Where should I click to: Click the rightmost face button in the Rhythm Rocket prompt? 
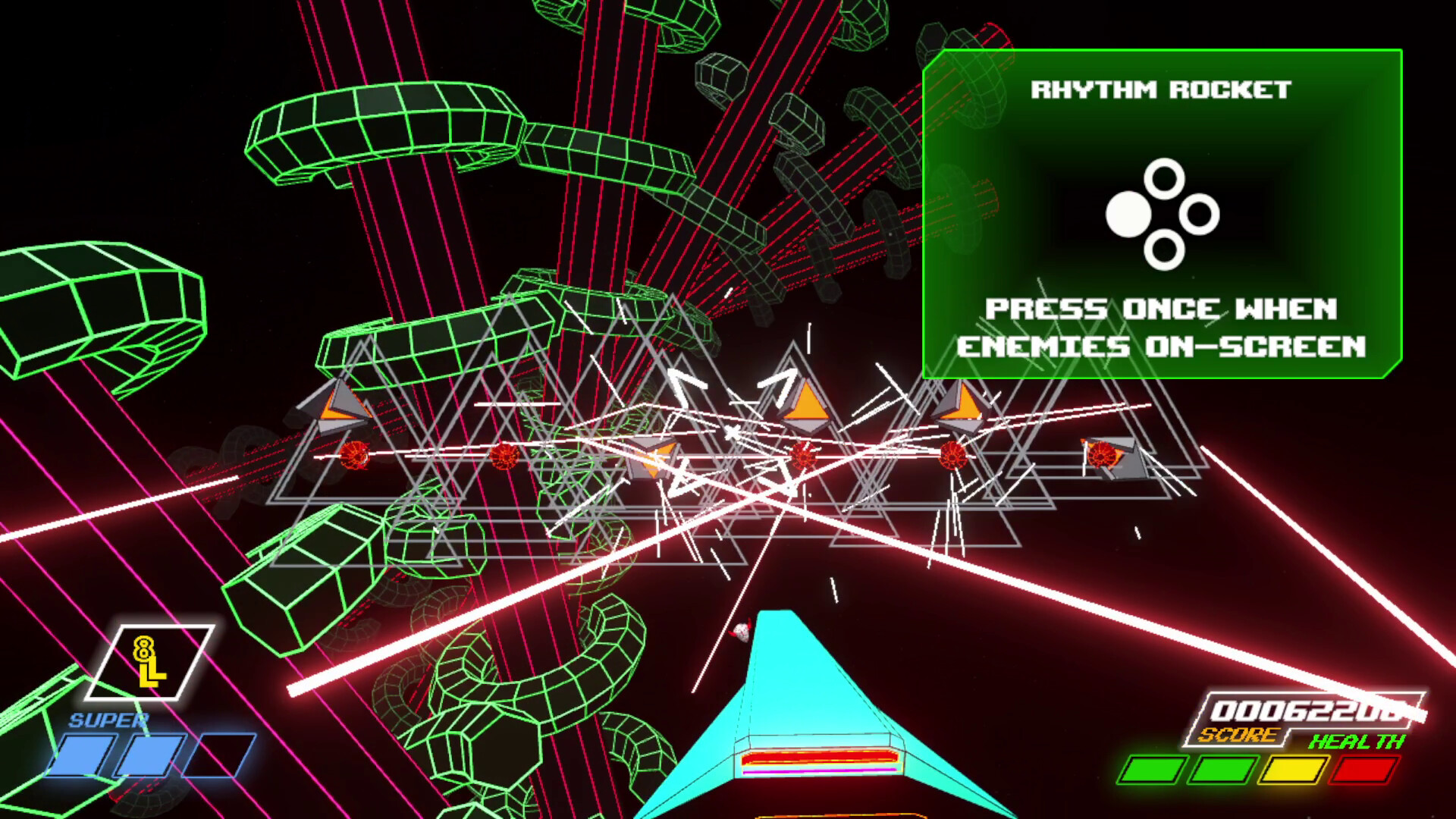1200,215
